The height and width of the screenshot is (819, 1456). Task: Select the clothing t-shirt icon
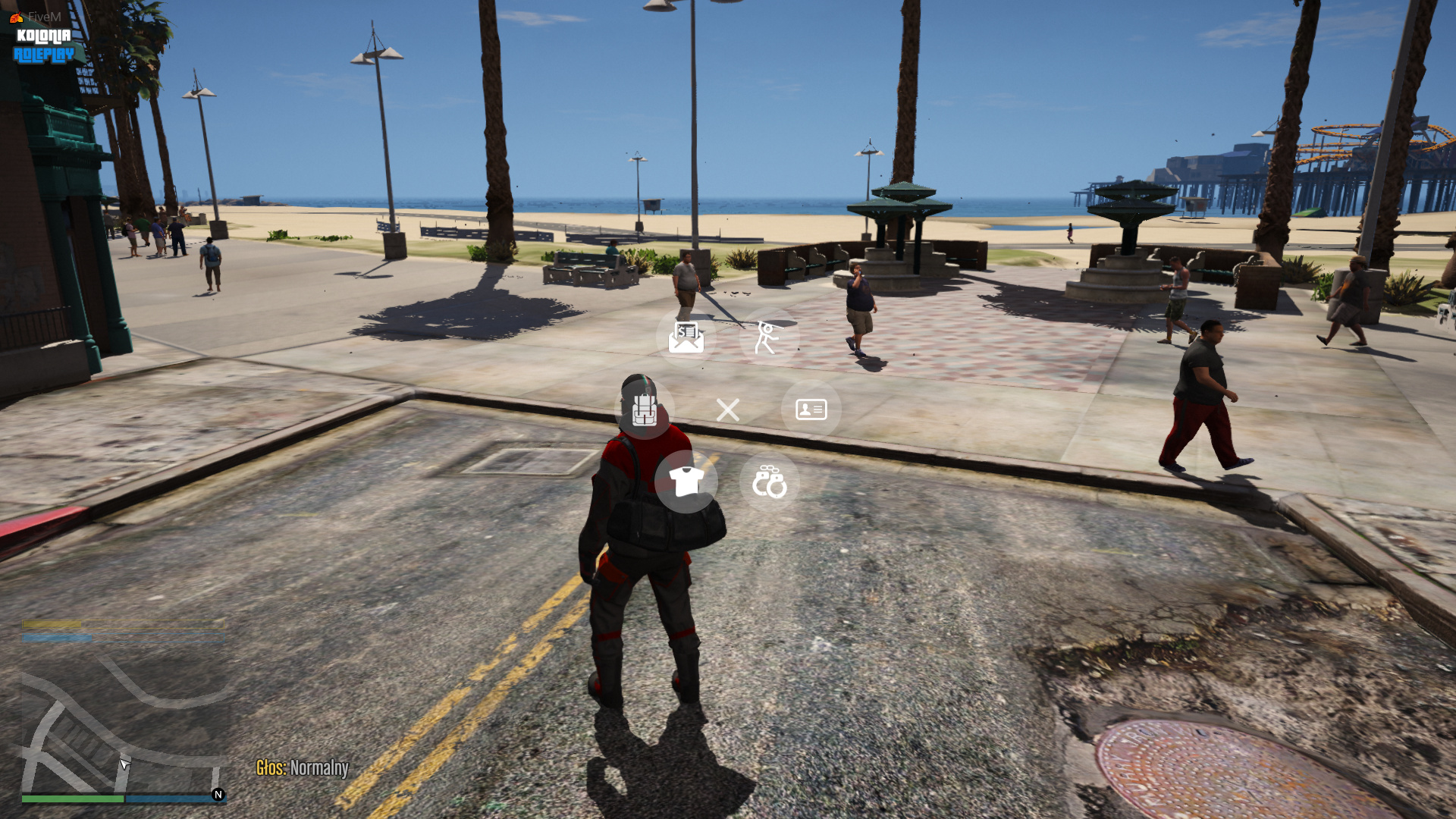686,481
